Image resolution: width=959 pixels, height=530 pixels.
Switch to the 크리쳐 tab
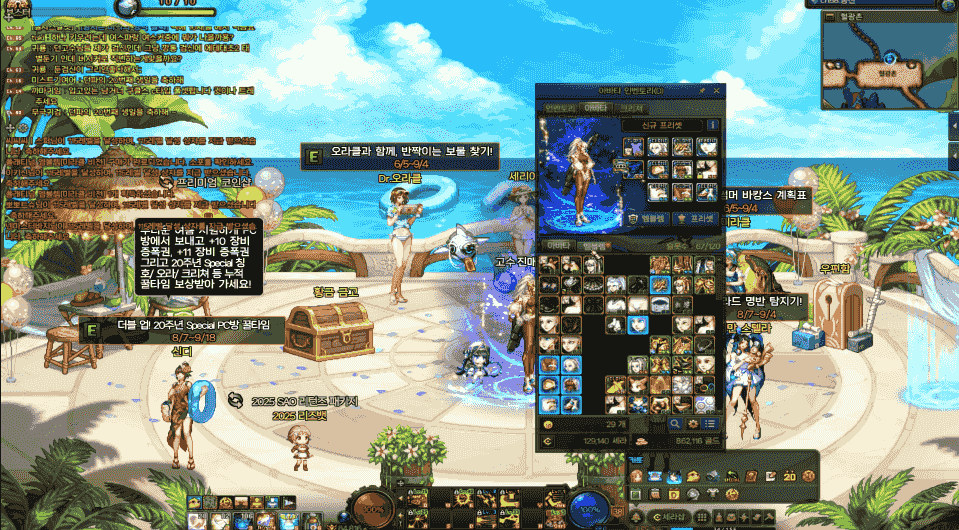pyautogui.click(x=632, y=107)
